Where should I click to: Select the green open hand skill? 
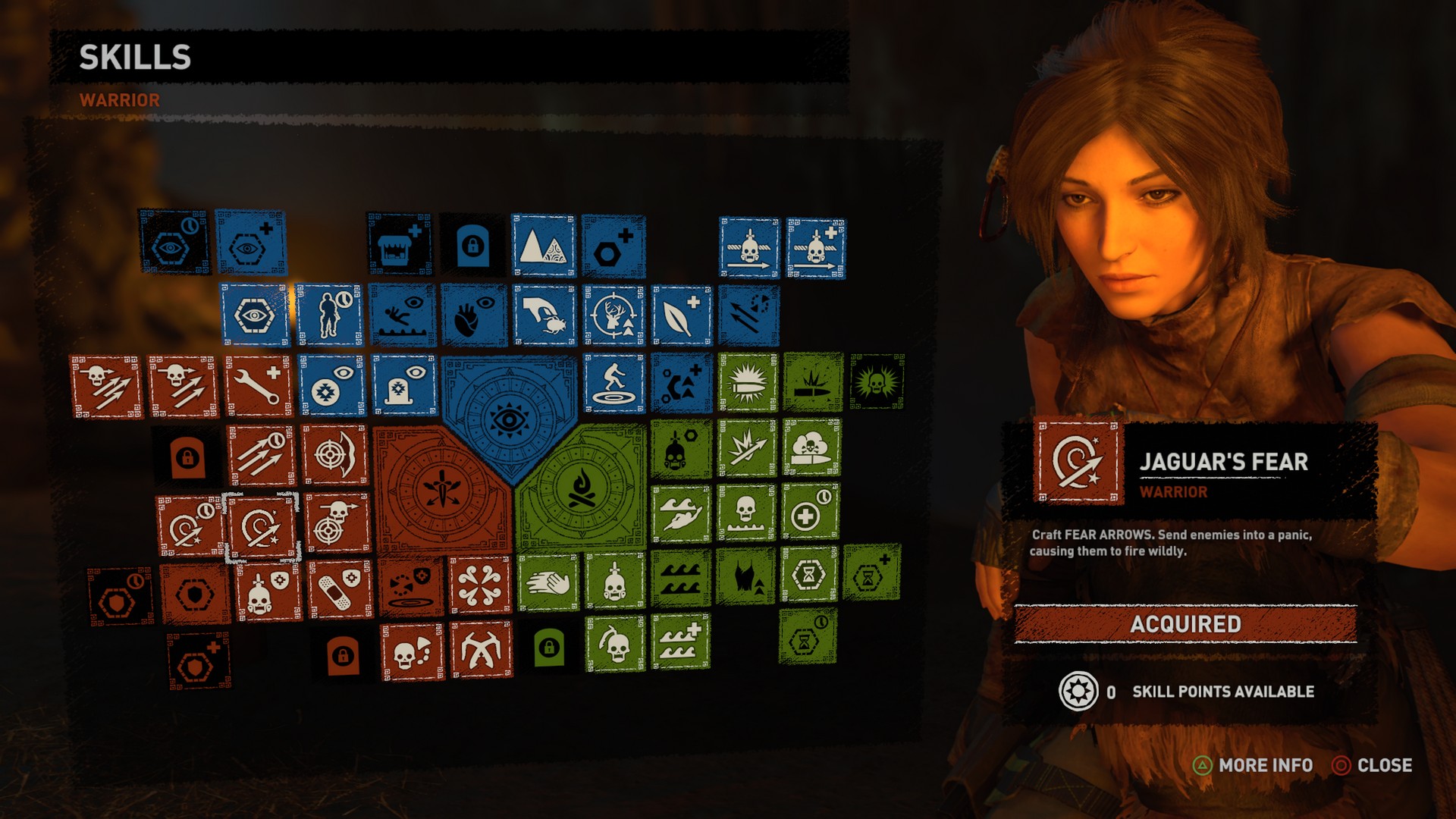tap(548, 582)
